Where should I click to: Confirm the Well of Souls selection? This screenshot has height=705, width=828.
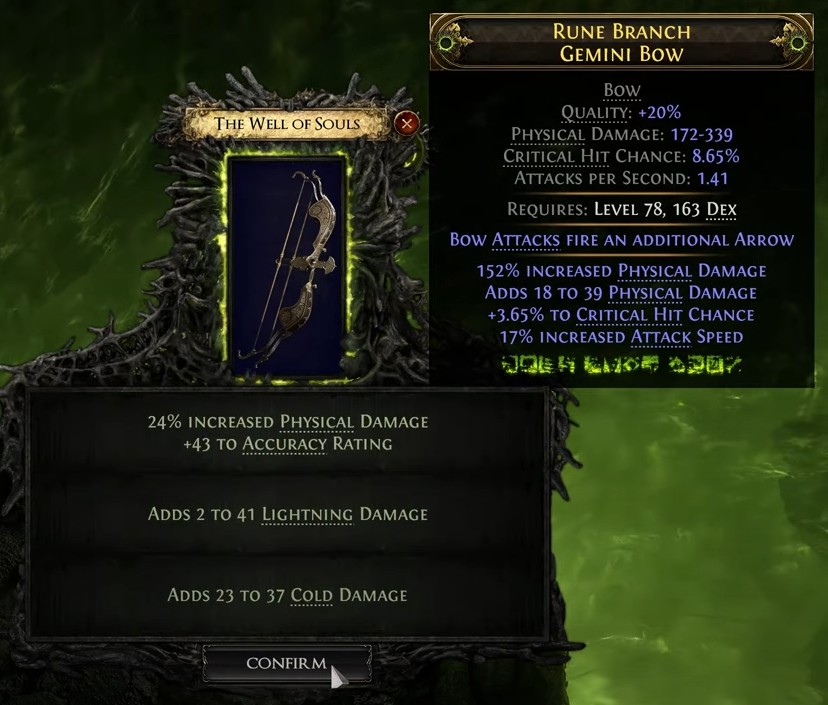[x=286, y=664]
